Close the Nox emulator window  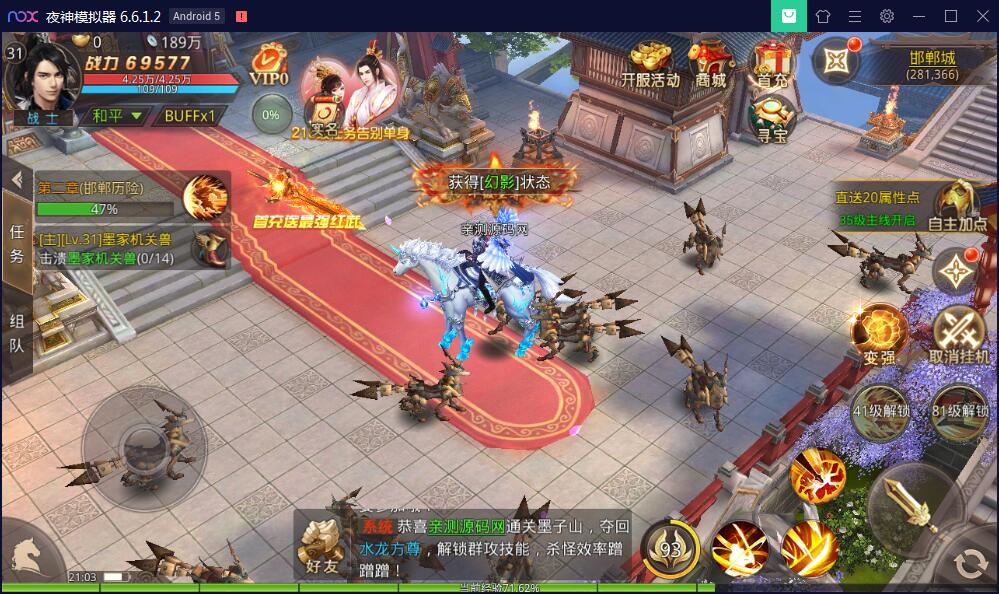point(980,16)
